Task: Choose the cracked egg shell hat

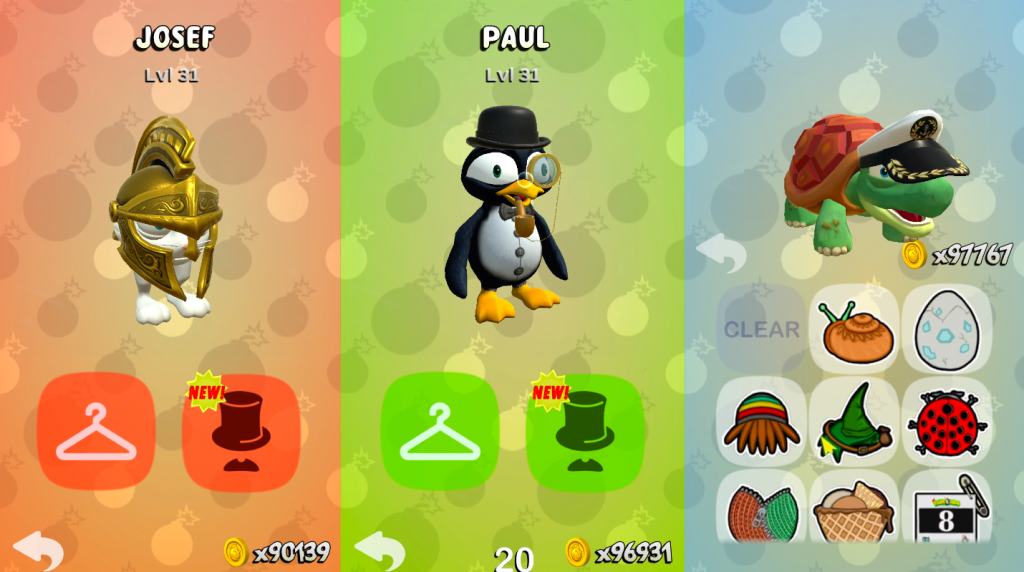Action: [946, 329]
